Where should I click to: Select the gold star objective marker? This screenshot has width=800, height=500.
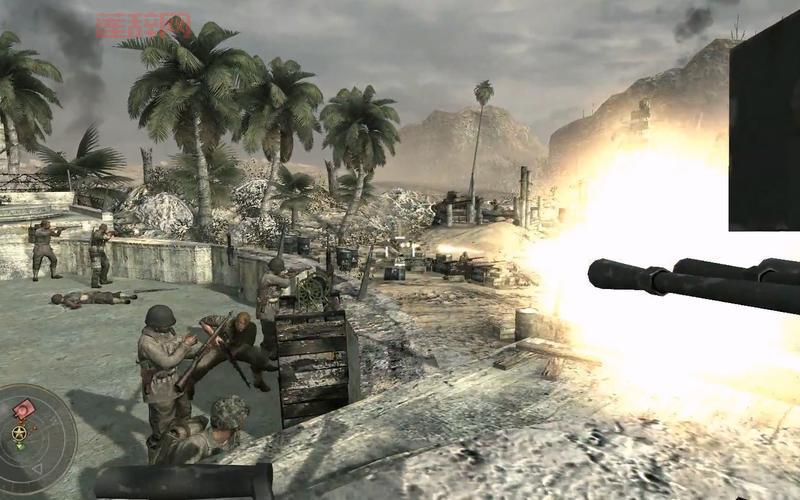coord(19,433)
